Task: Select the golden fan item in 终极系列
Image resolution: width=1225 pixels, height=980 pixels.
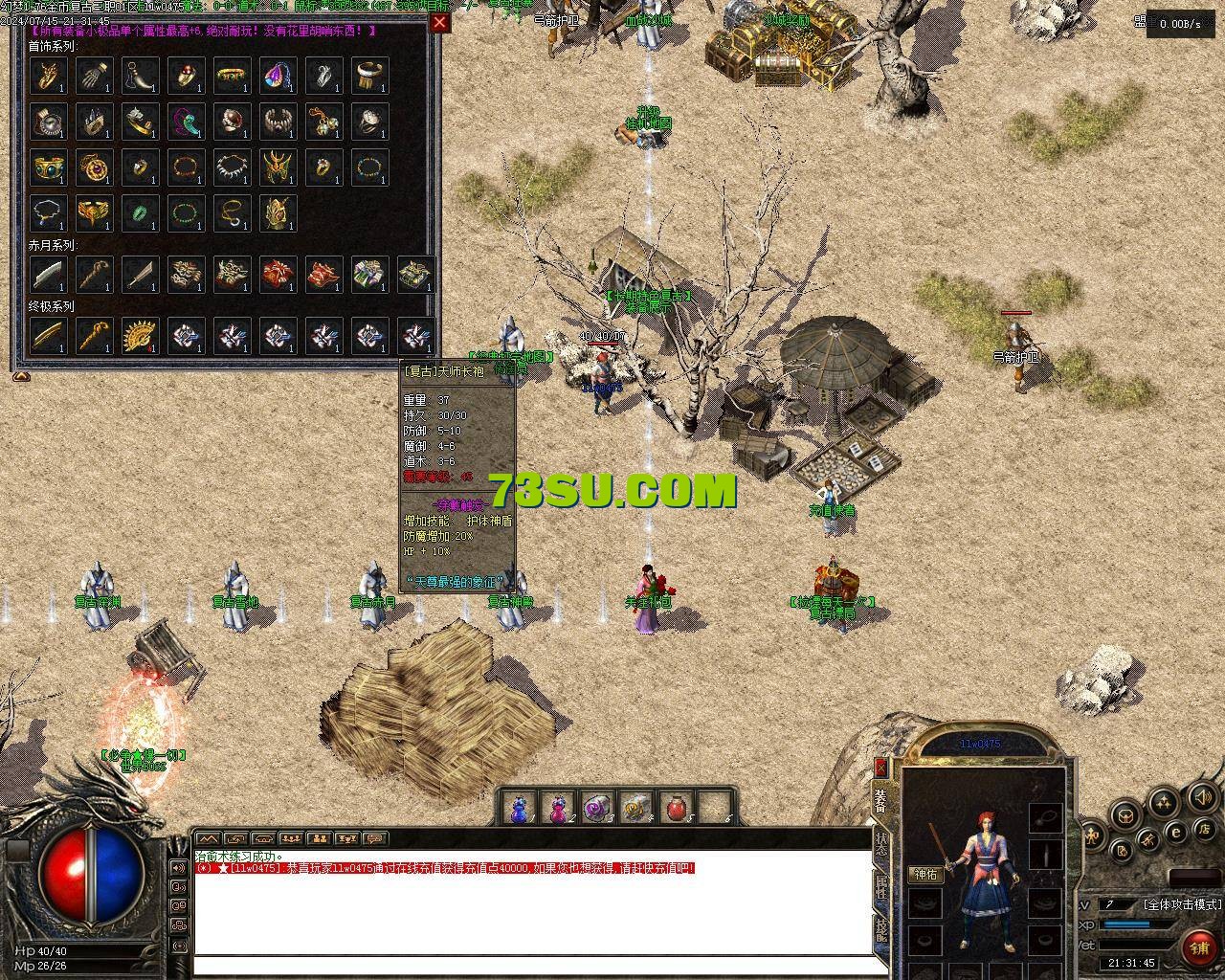Action: click(x=141, y=336)
